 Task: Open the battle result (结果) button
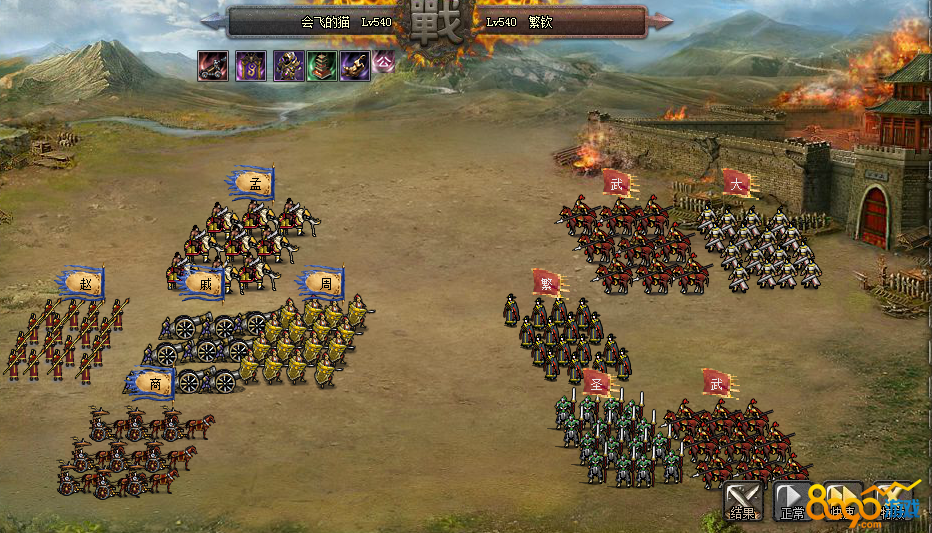pos(742,502)
